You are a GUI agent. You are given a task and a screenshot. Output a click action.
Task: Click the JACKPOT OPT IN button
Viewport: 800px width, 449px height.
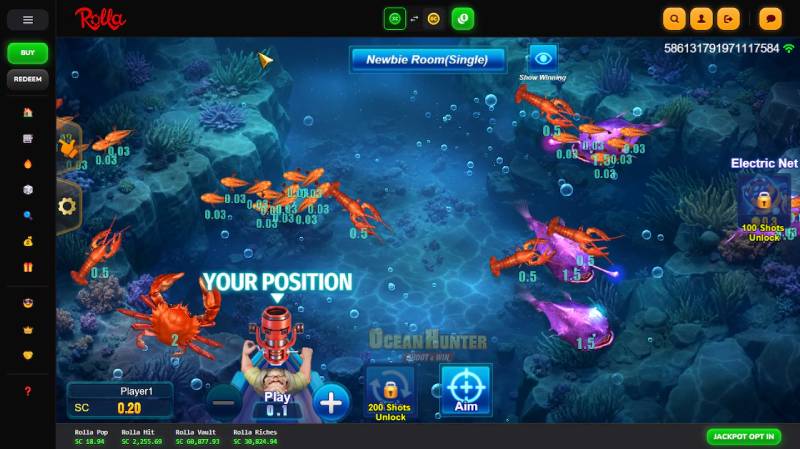[743, 437]
